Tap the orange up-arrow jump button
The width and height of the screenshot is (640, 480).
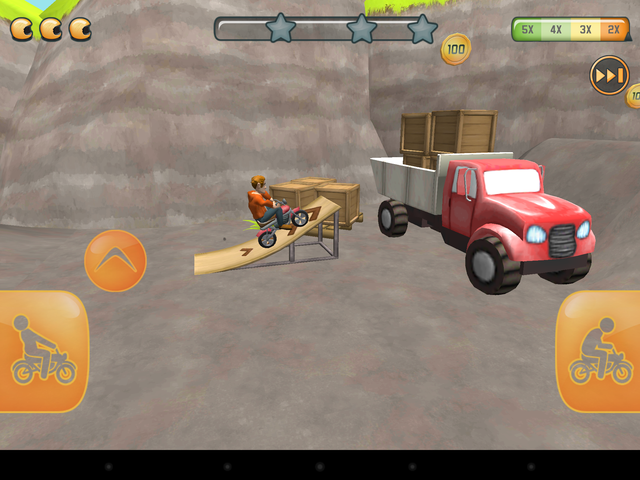115,260
